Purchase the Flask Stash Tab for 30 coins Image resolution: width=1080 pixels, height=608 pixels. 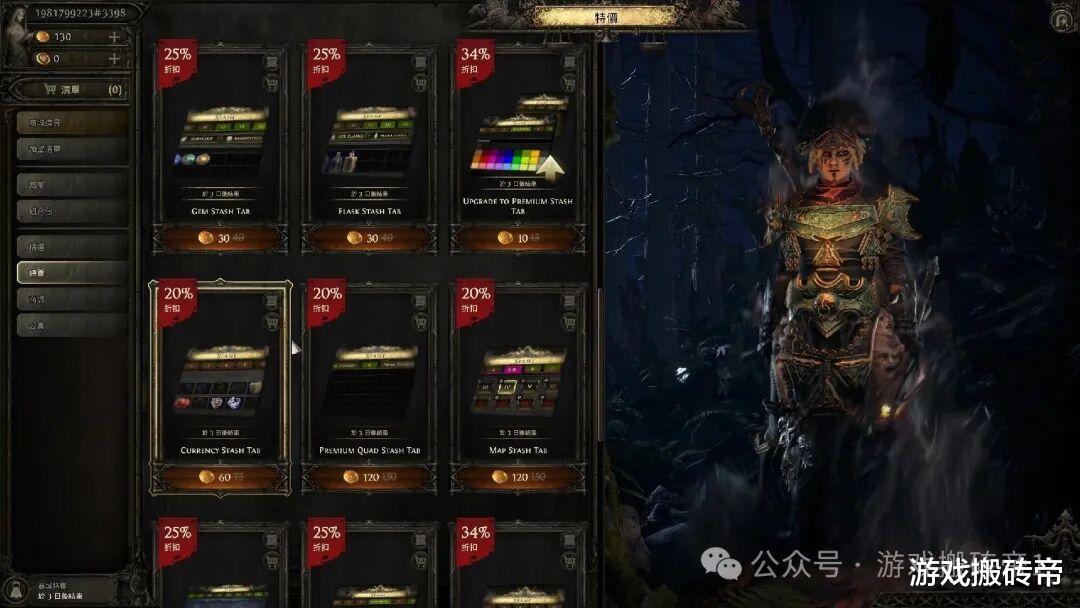pyautogui.click(x=369, y=238)
